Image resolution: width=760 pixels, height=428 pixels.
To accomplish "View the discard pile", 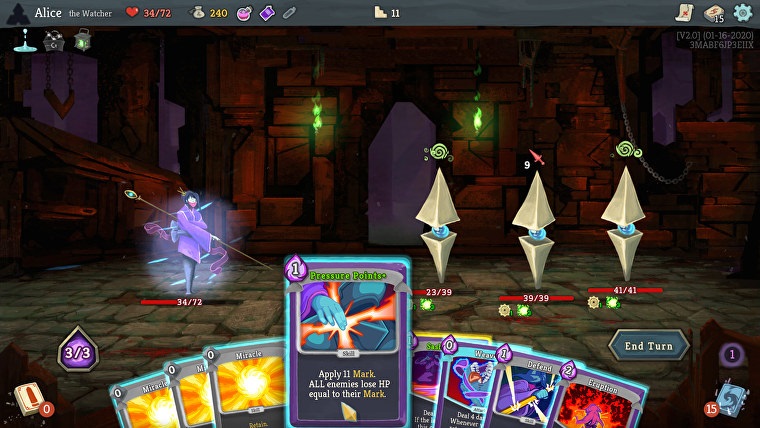I will [729, 398].
